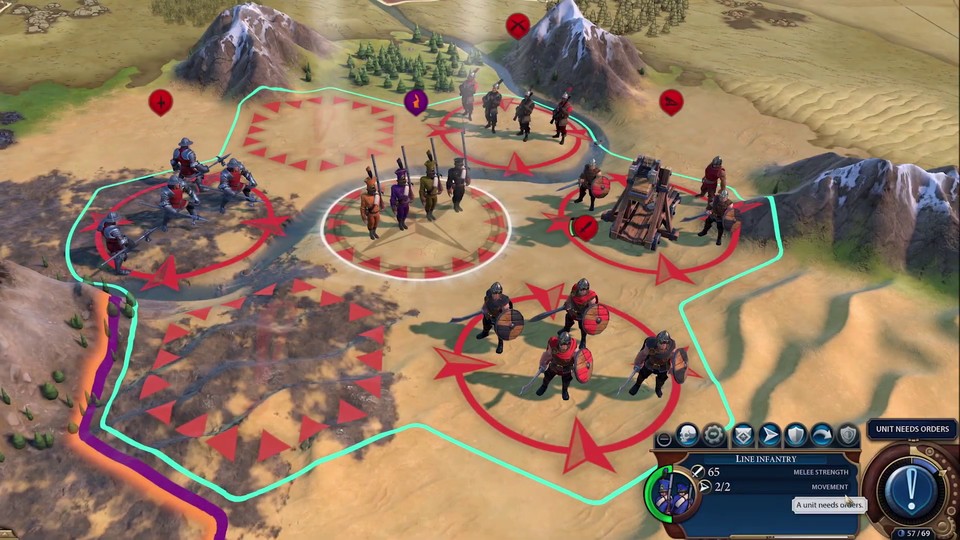Viewport: 960px width, 540px height.
Task: Activate the chevron badge unit action
Action: tap(742, 435)
